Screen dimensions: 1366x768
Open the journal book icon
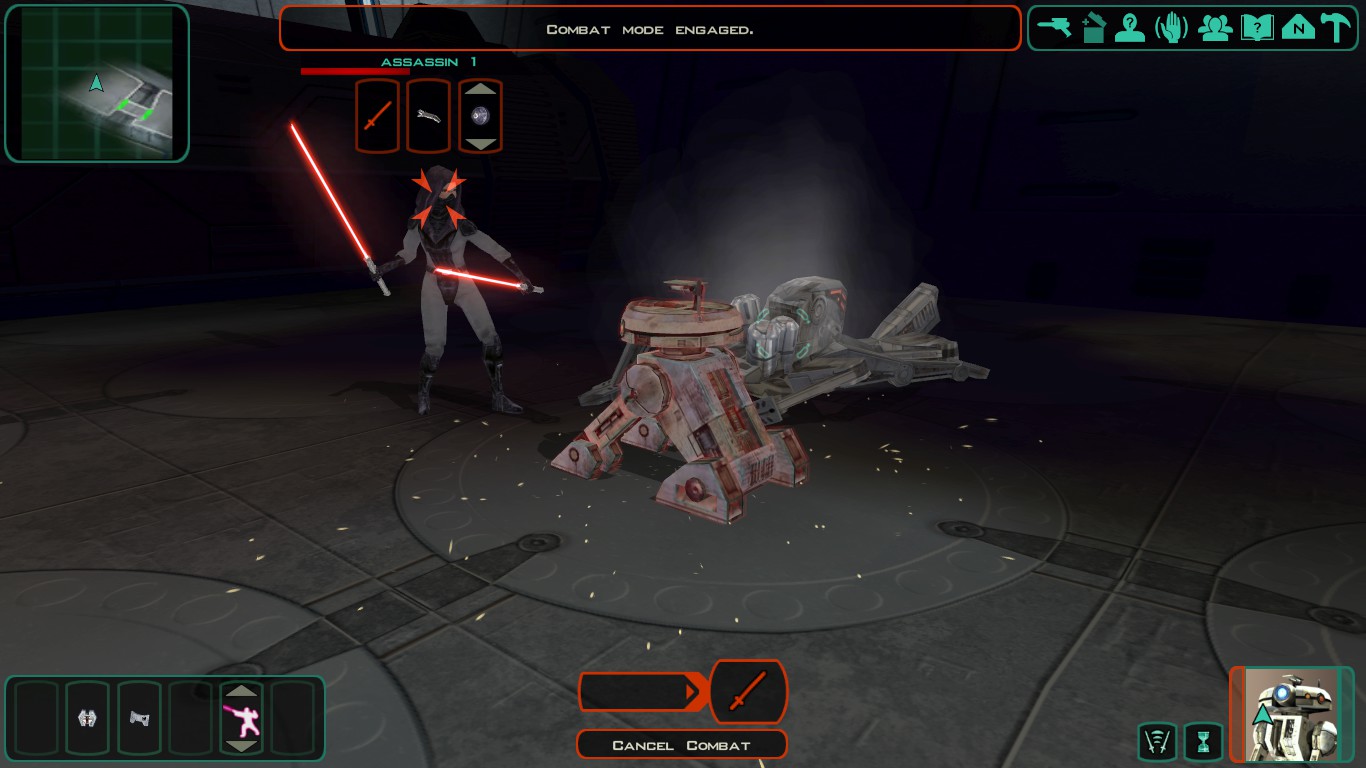pyautogui.click(x=1256, y=27)
